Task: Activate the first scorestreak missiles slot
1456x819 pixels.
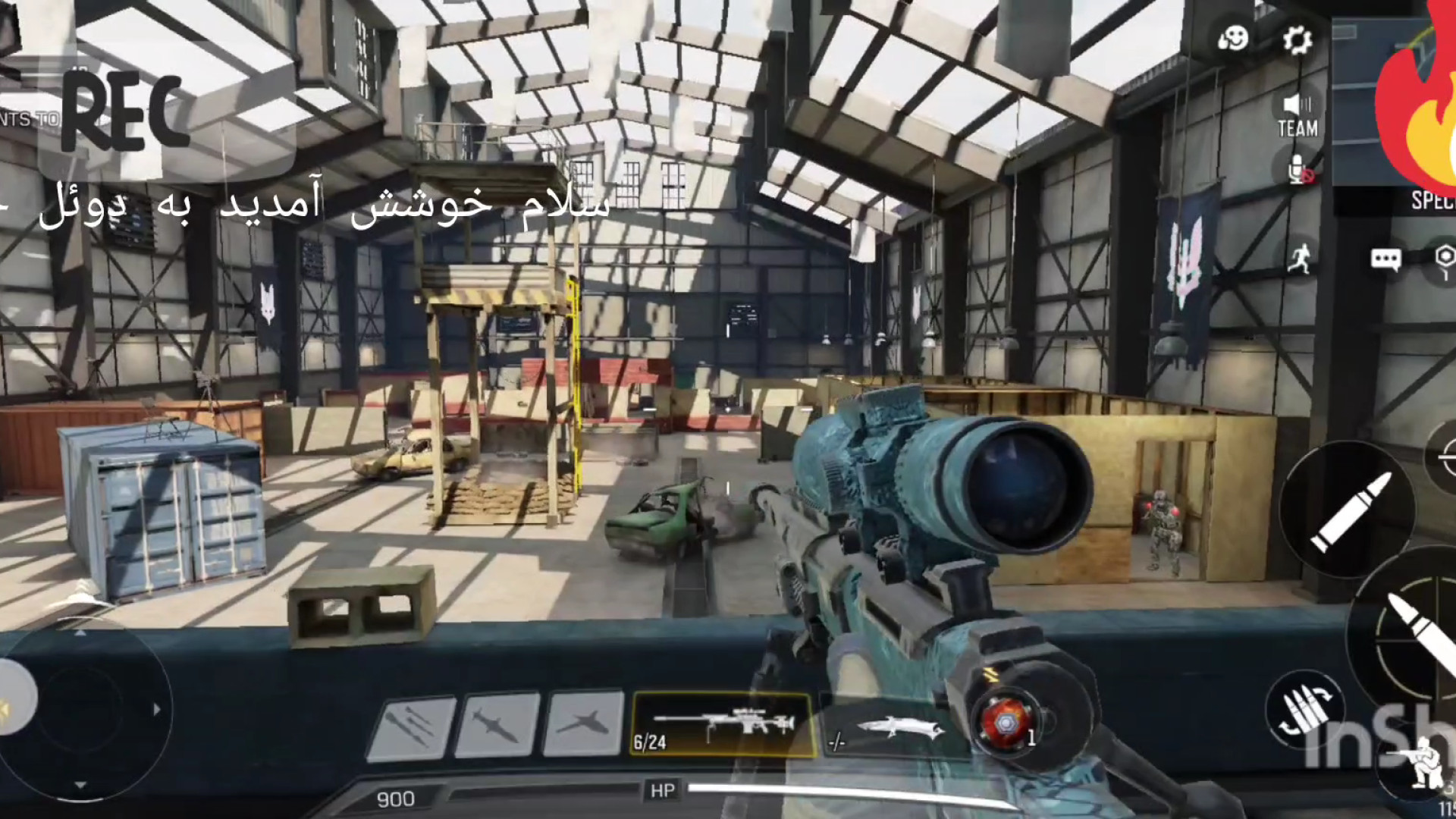Action: click(x=410, y=726)
